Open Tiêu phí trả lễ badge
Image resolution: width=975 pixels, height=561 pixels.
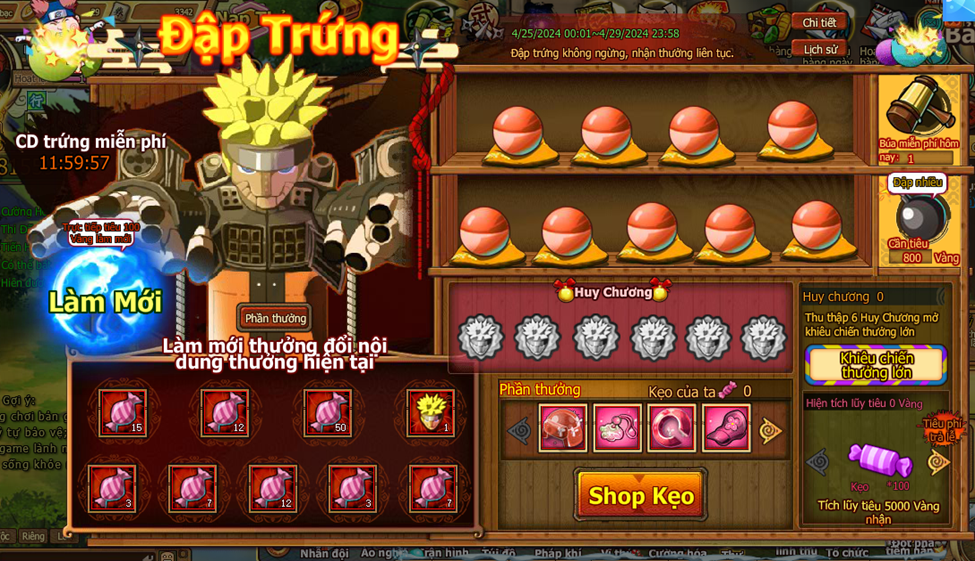coord(940,430)
